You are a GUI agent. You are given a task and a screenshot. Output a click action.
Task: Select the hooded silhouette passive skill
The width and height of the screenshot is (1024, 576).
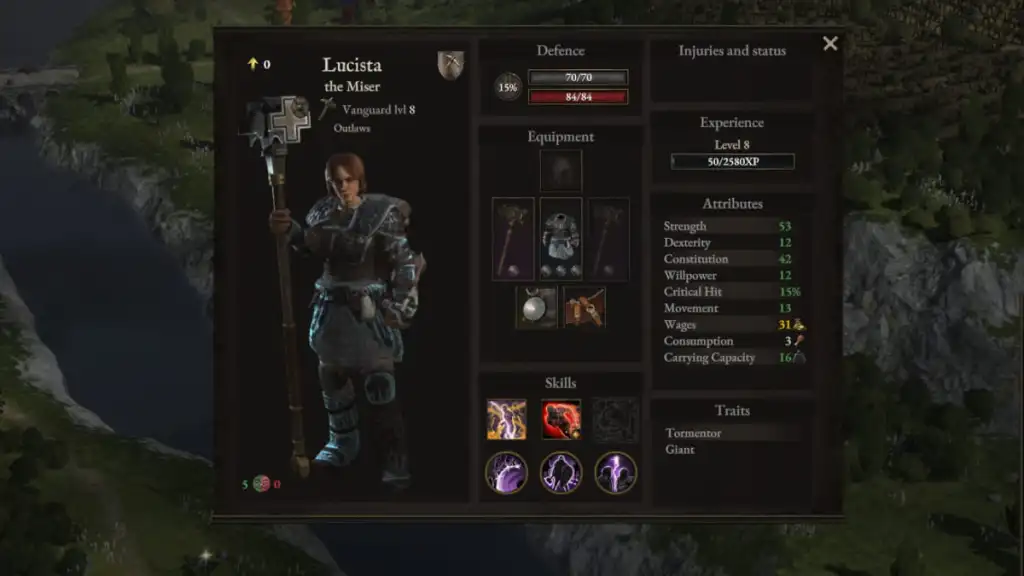[x=561, y=472]
